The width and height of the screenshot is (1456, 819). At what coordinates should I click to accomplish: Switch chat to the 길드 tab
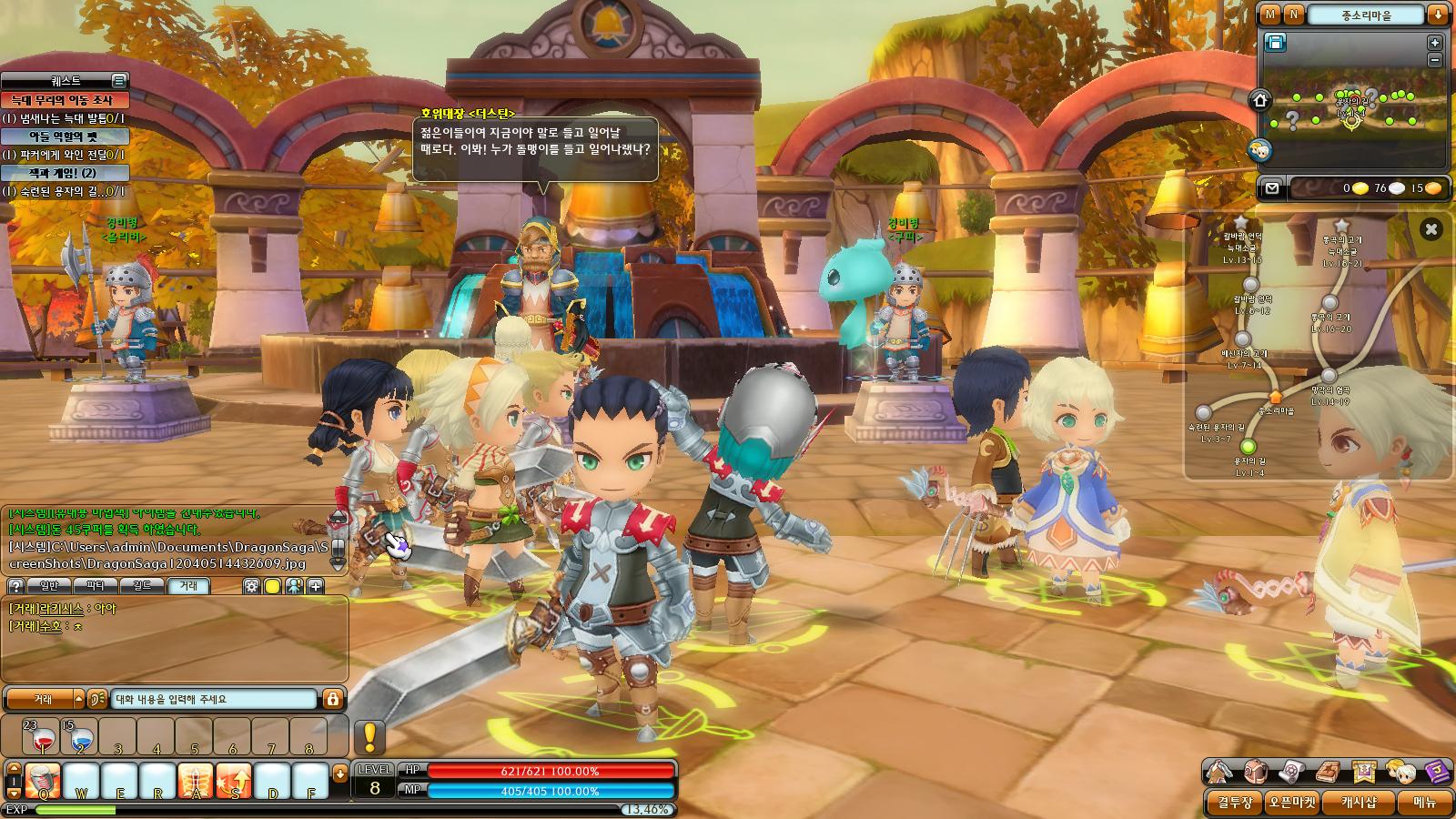point(141,586)
